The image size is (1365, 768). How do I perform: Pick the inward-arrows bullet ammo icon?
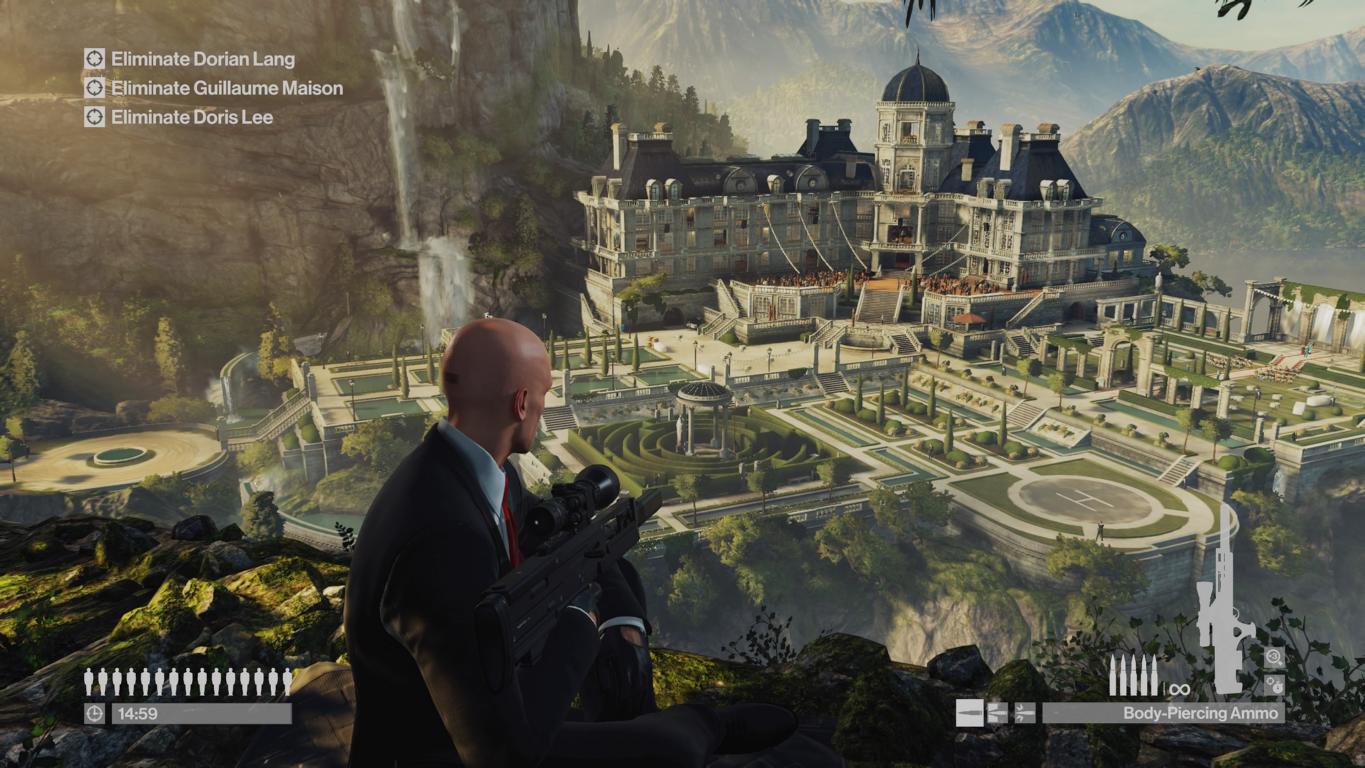pos(1024,713)
